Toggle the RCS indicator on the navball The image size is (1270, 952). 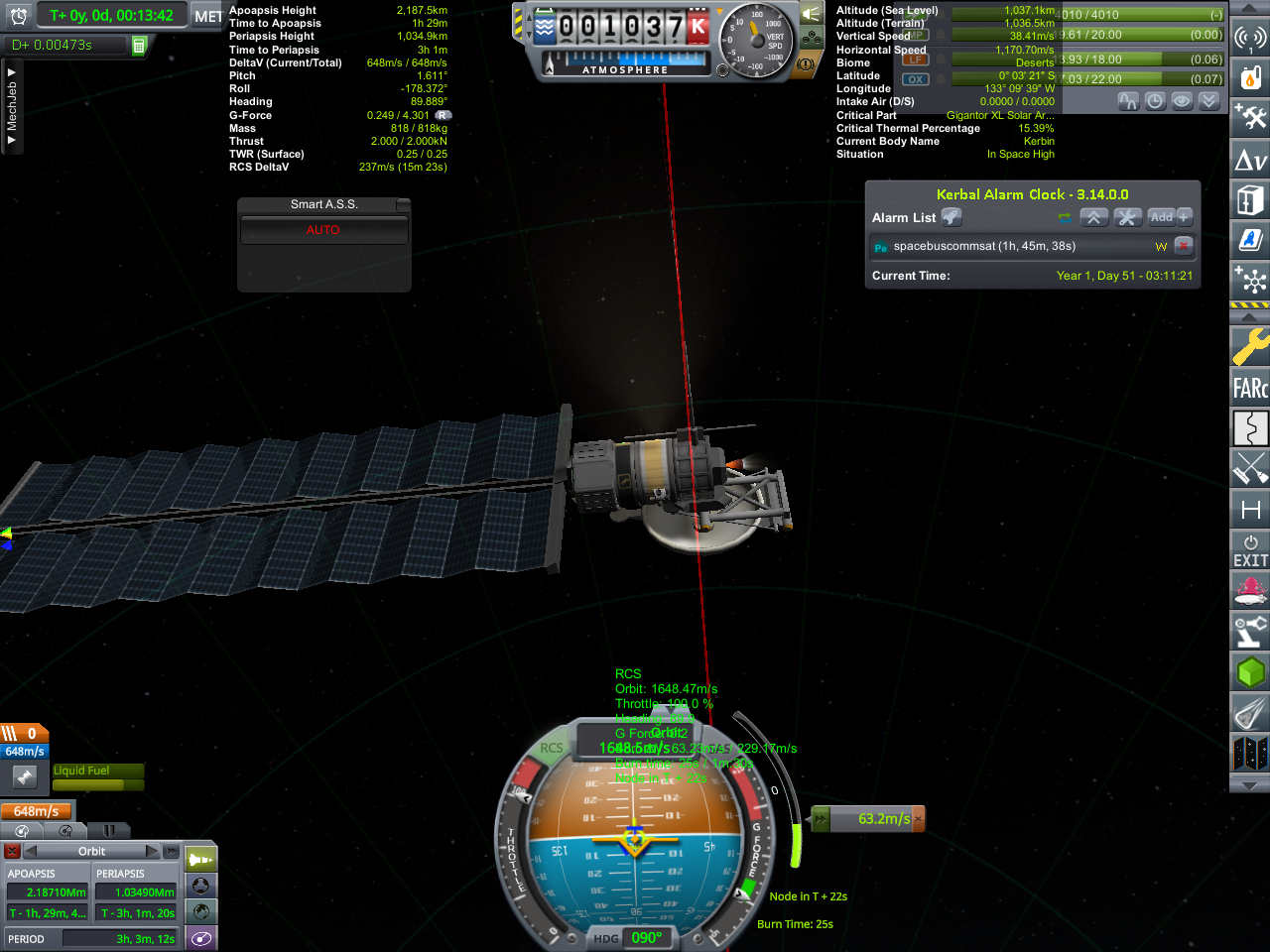552,749
